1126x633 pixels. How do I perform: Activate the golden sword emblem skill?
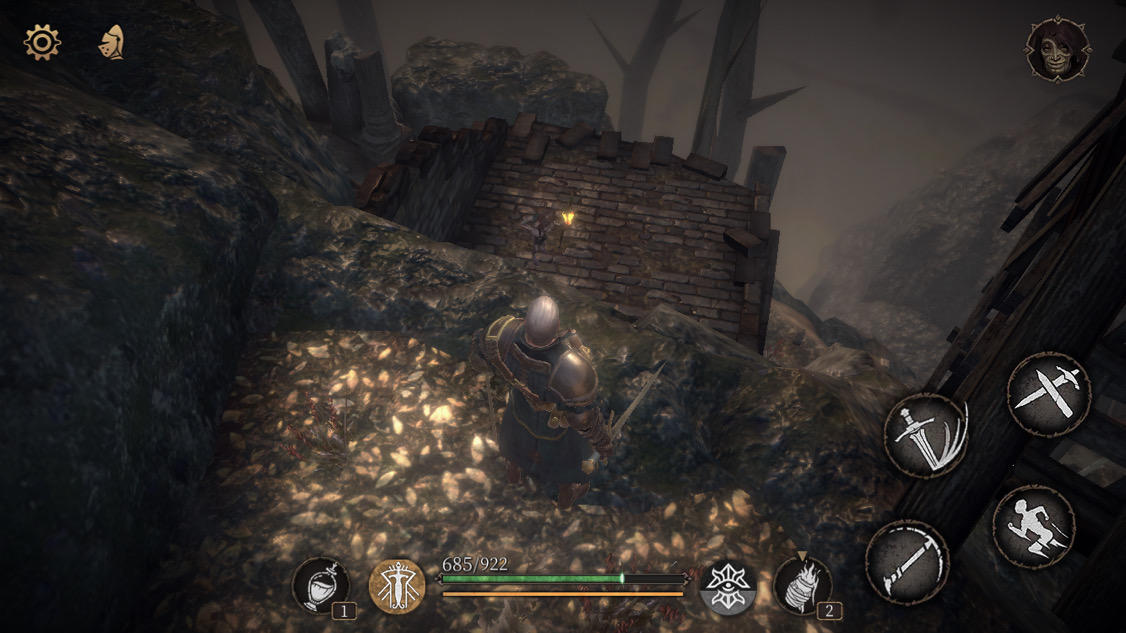pos(397,586)
